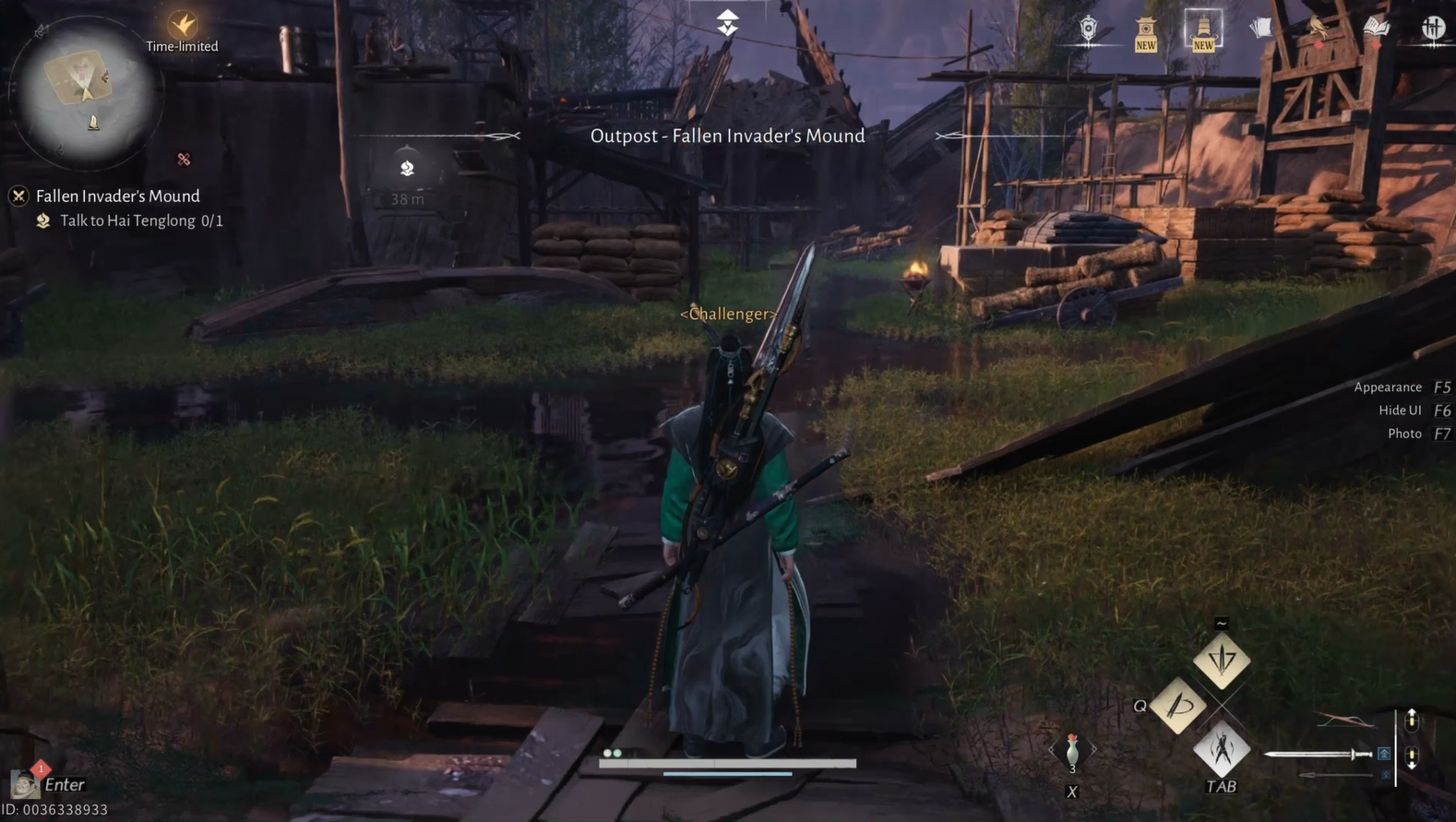Use the healing vase item bound to X
Screen dimensions: 1456x822
click(1071, 750)
